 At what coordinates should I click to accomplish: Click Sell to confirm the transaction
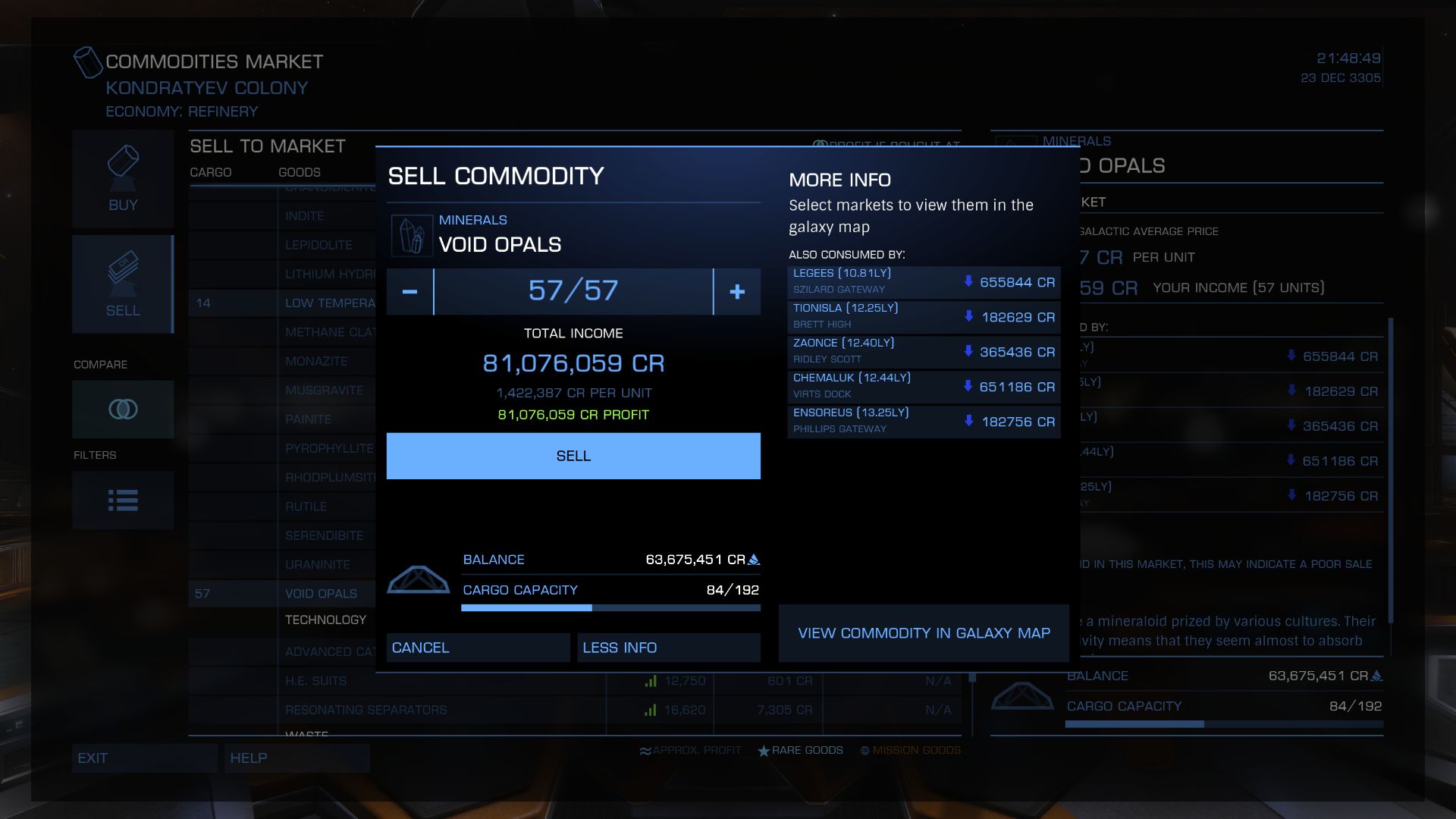tap(573, 455)
